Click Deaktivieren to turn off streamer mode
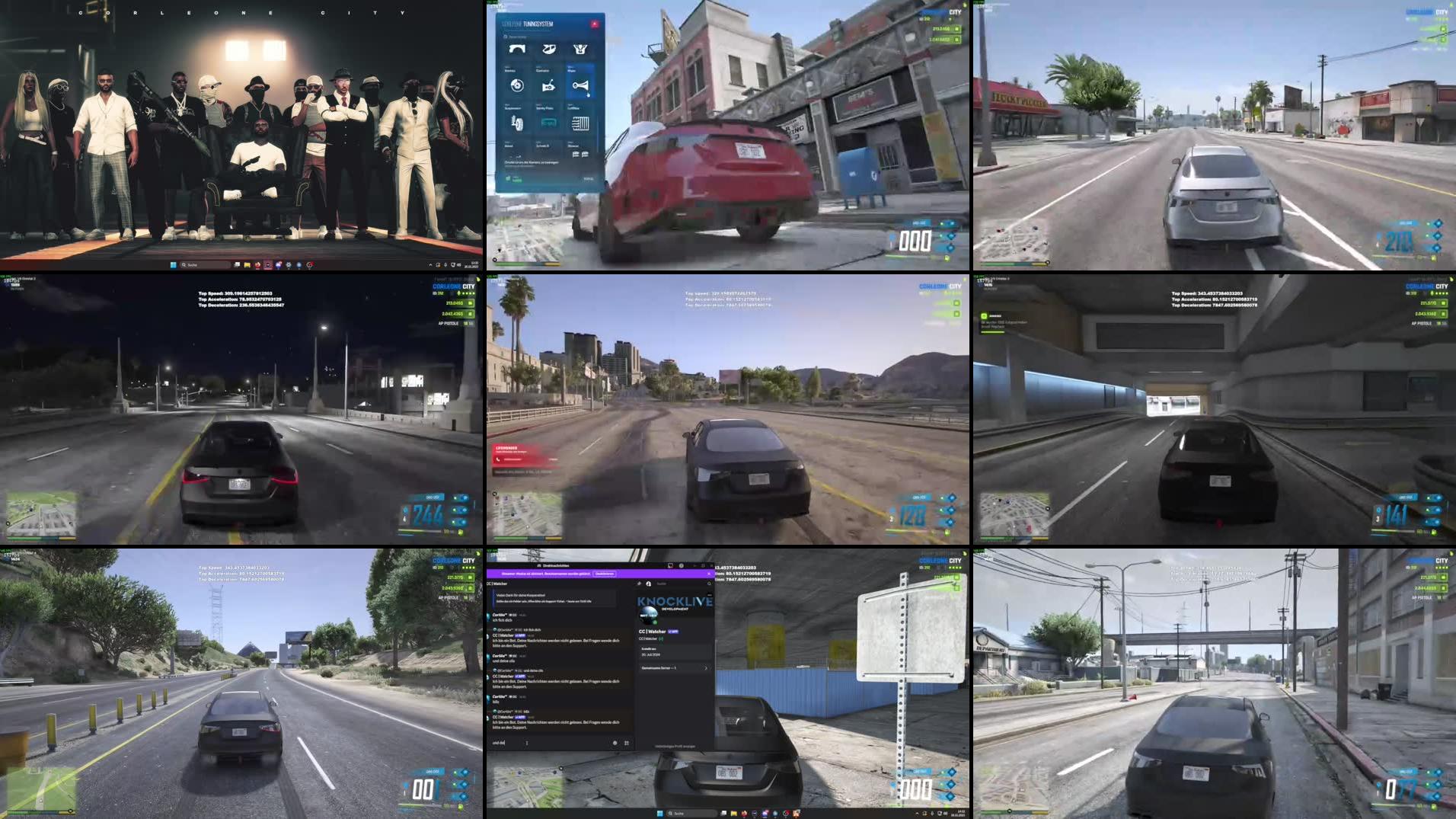This screenshot has width=1456, height=819. coord(605,574)
